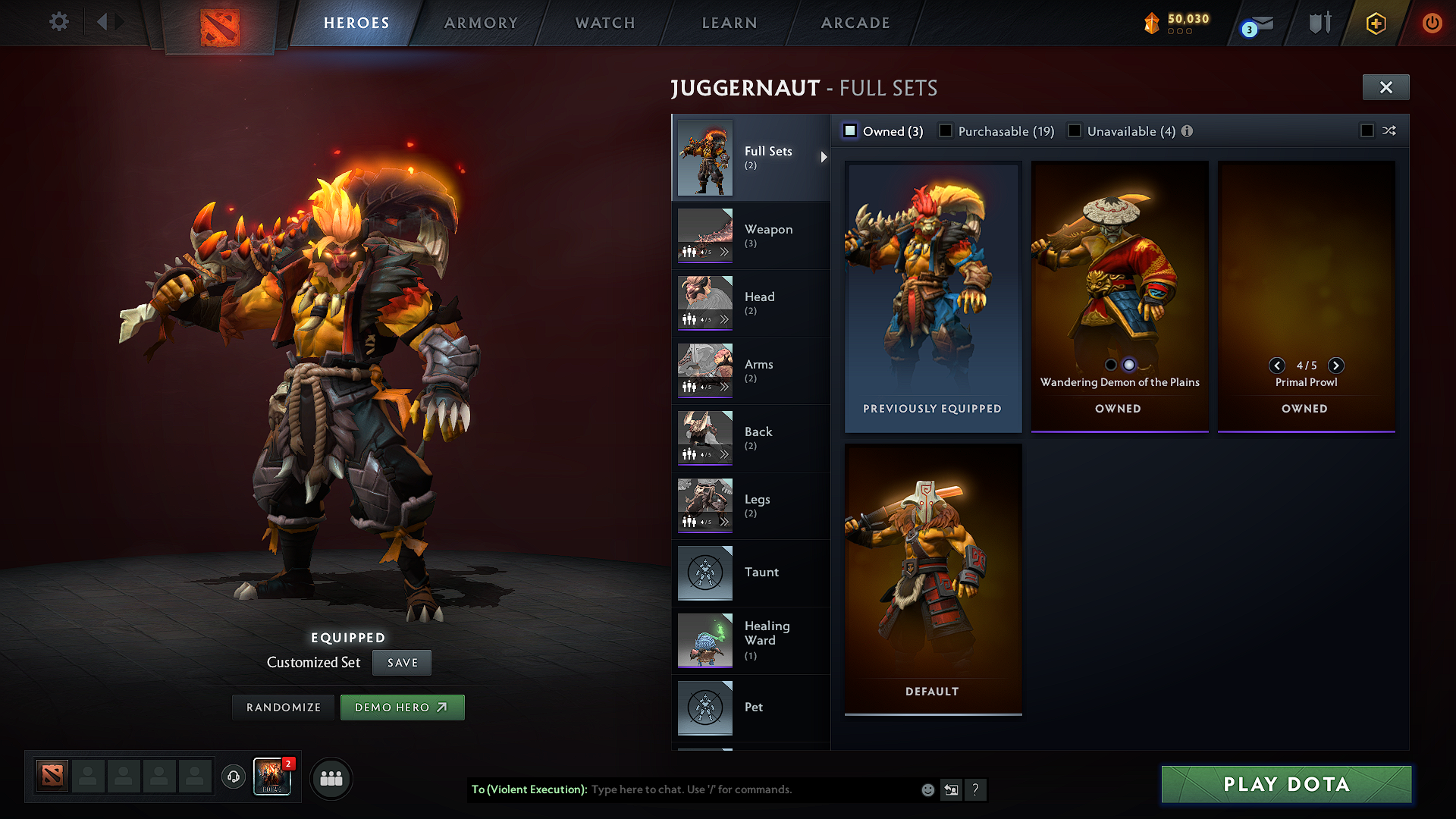Open the friends list icon

[331, 778]
